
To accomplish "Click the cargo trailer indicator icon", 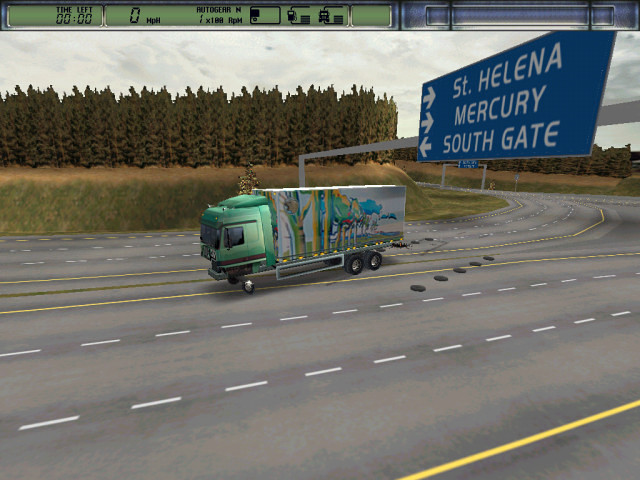I will pos(263,15).
